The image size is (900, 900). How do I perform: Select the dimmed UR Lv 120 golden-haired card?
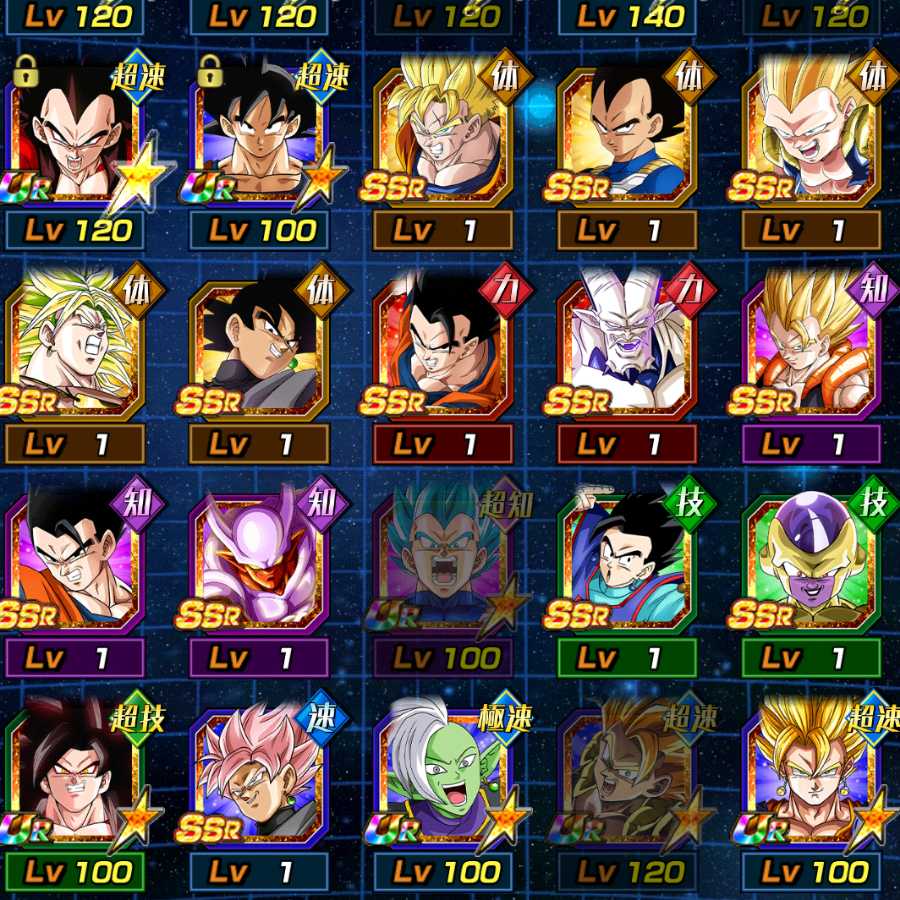click(x=628, y=775)
